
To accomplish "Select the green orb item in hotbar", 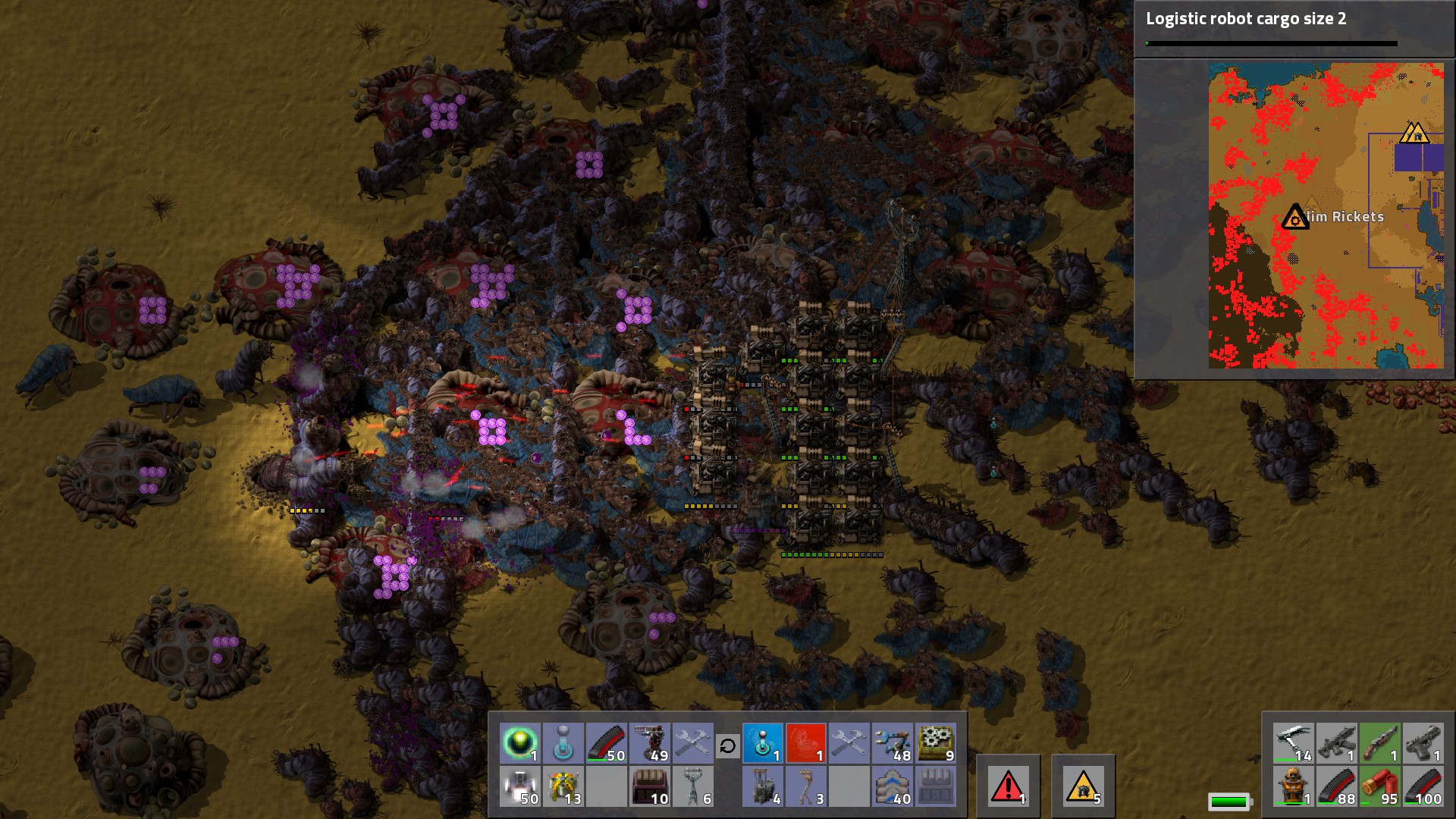I will 520,743.
